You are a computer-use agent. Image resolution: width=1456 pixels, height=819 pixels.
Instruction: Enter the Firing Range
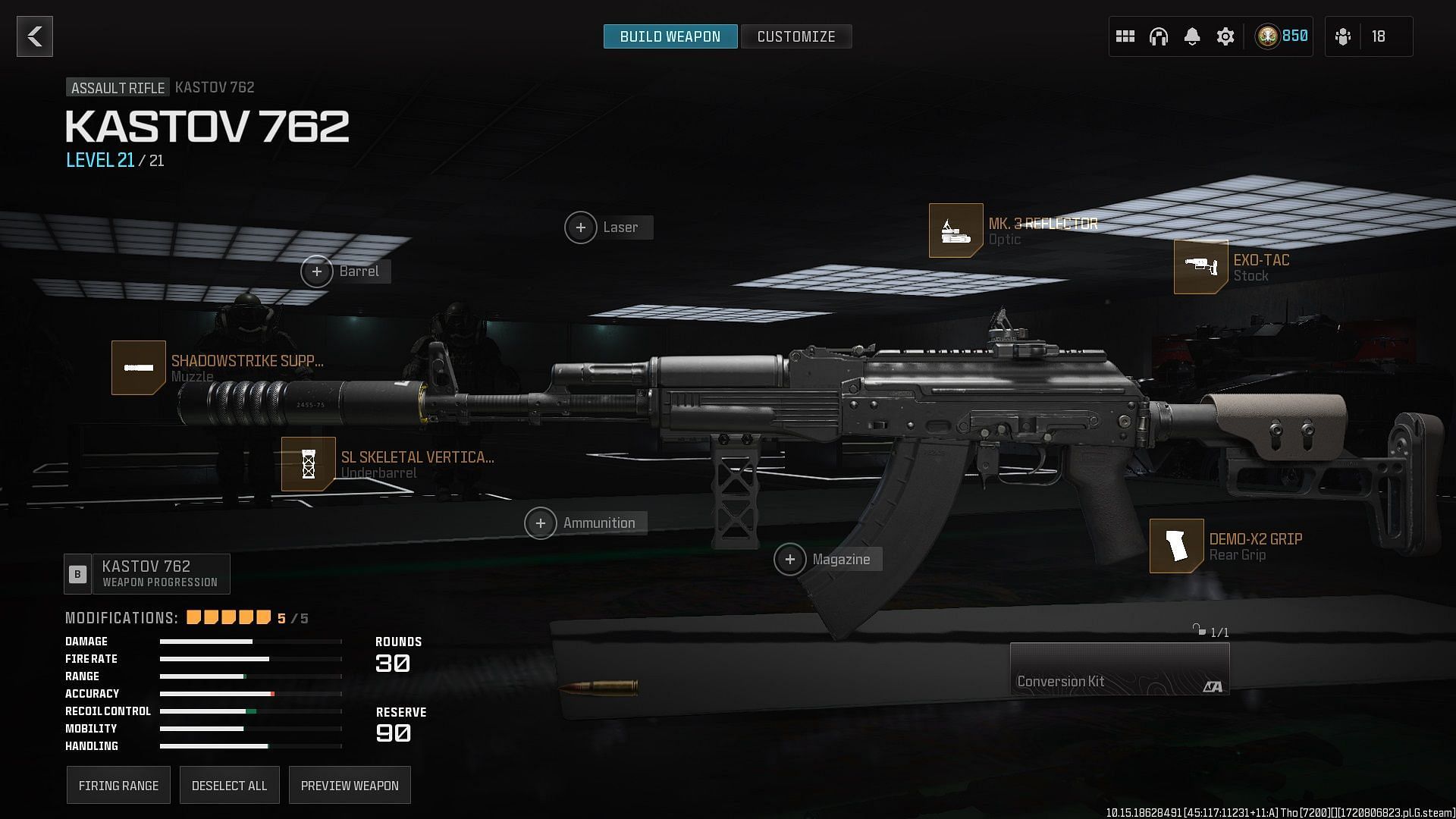pyautogui.click(x=118, y=785)
